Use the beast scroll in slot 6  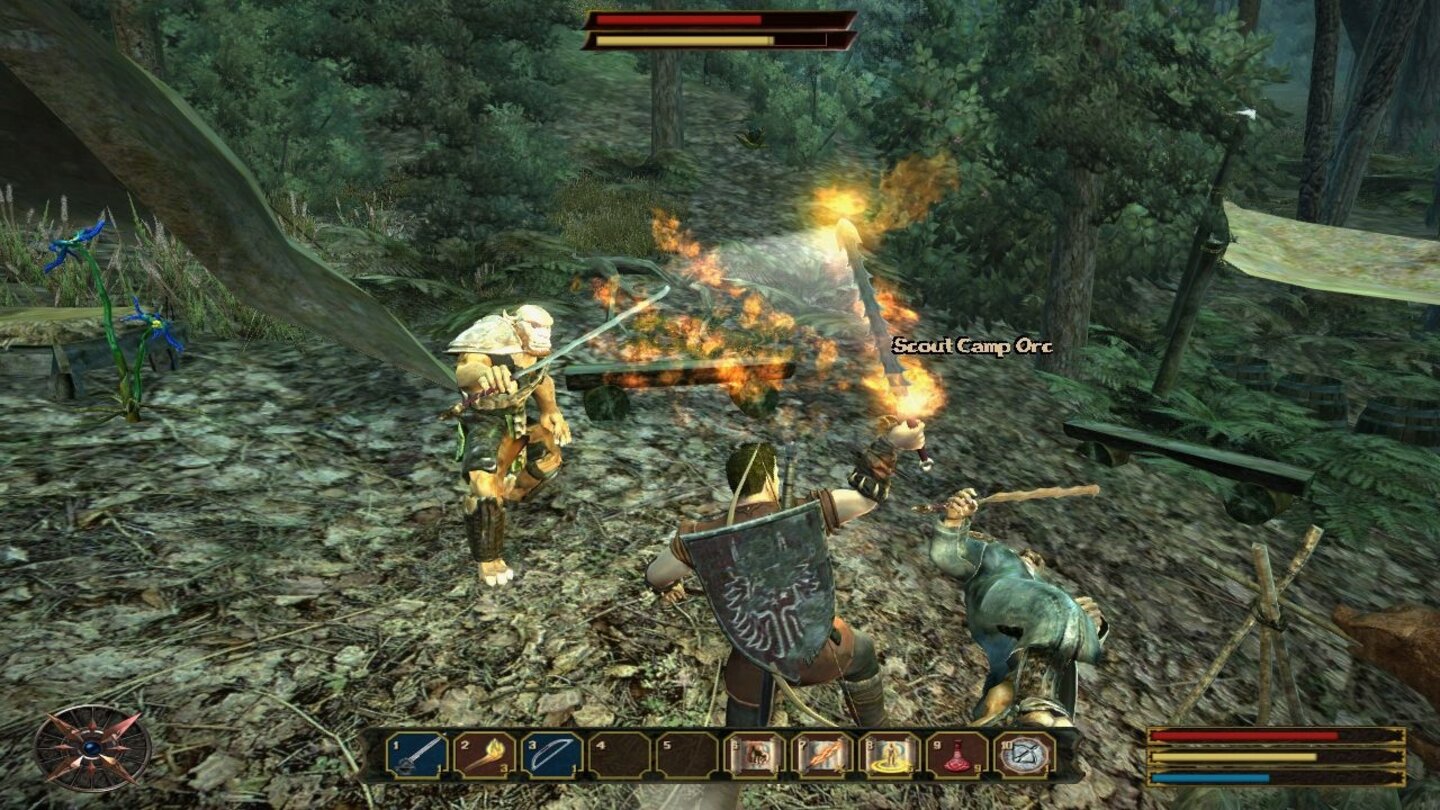754,755
